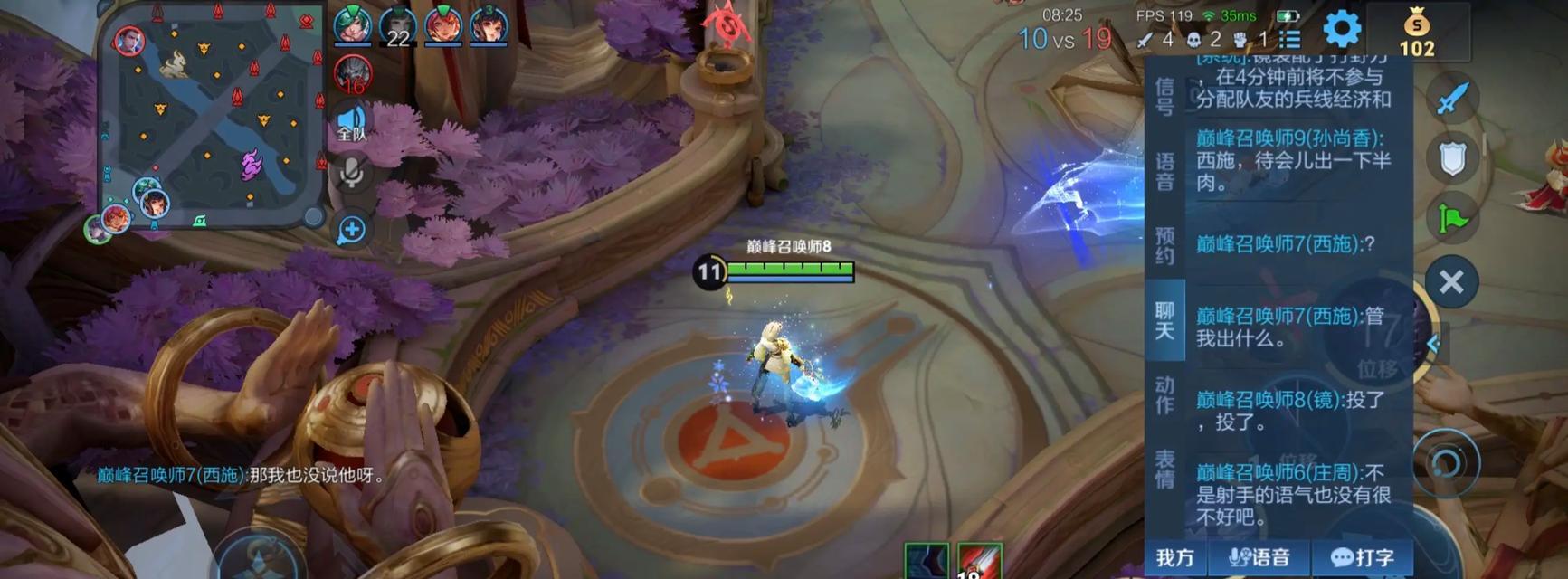
Task: Open the 表情 emote tab
Action: point(1164,470)
